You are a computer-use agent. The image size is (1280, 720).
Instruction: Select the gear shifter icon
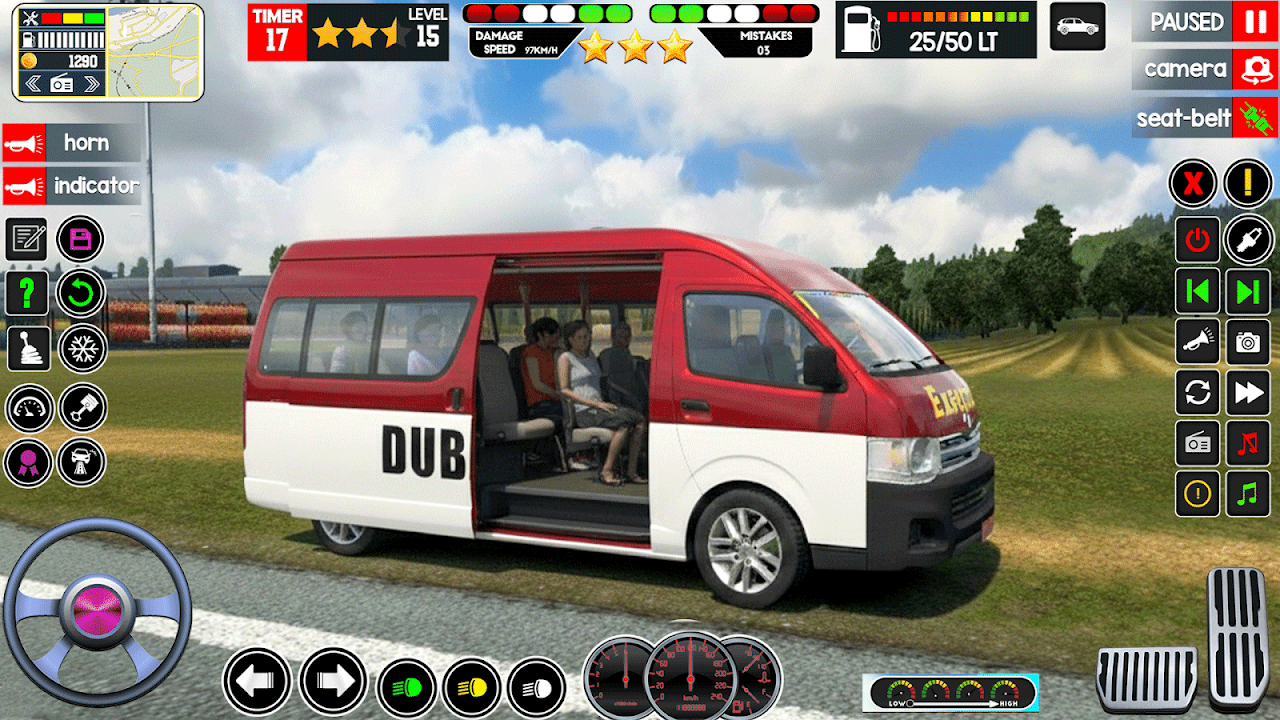click(x=27, y=348)
